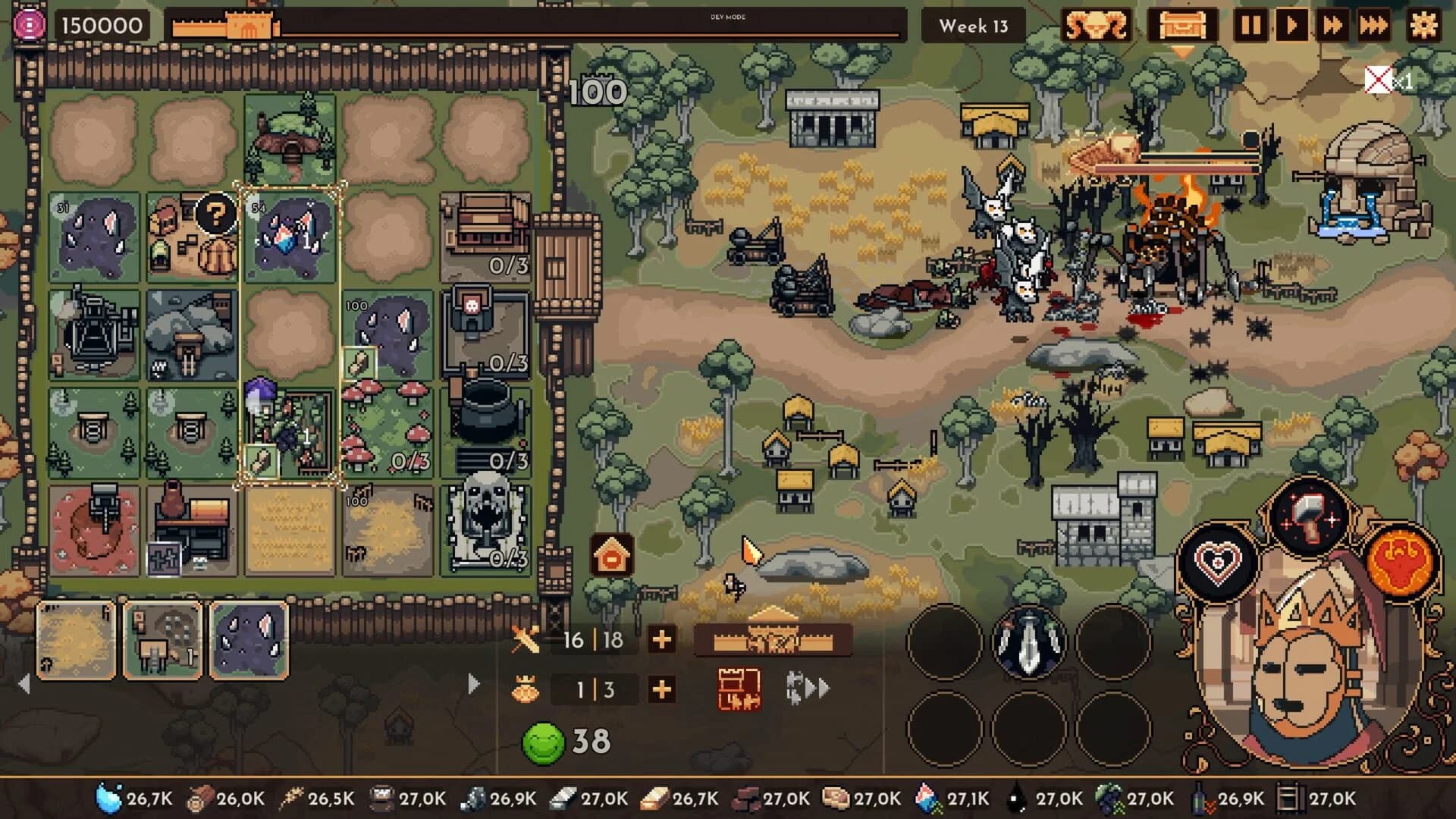
Task: Pause the game with the pause button
Action: coord(1250,26)
